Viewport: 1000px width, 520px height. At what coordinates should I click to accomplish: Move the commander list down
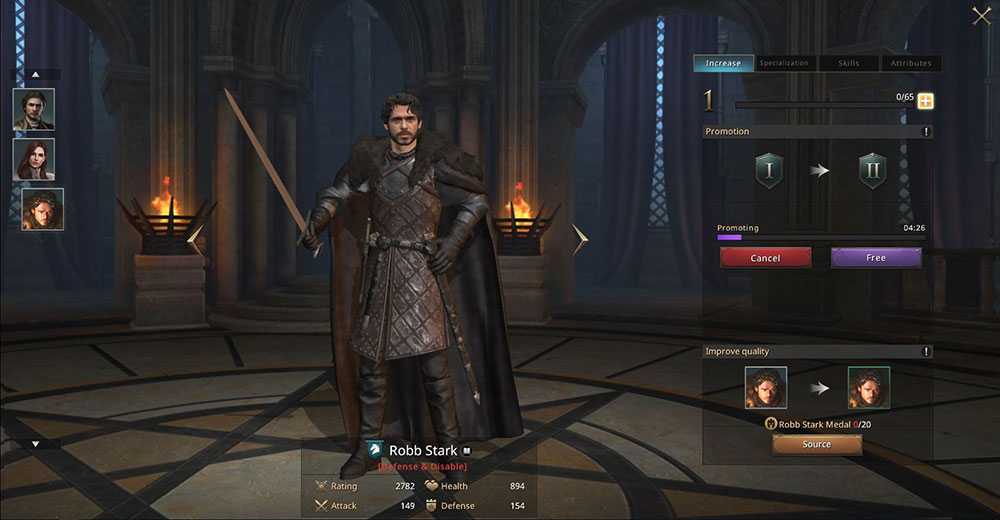click(x=36, y=444)
